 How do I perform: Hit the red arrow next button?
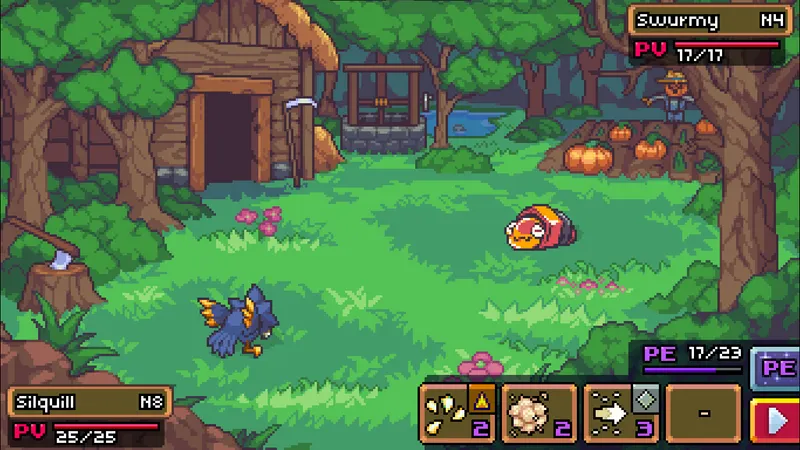[x=777, y=419]
